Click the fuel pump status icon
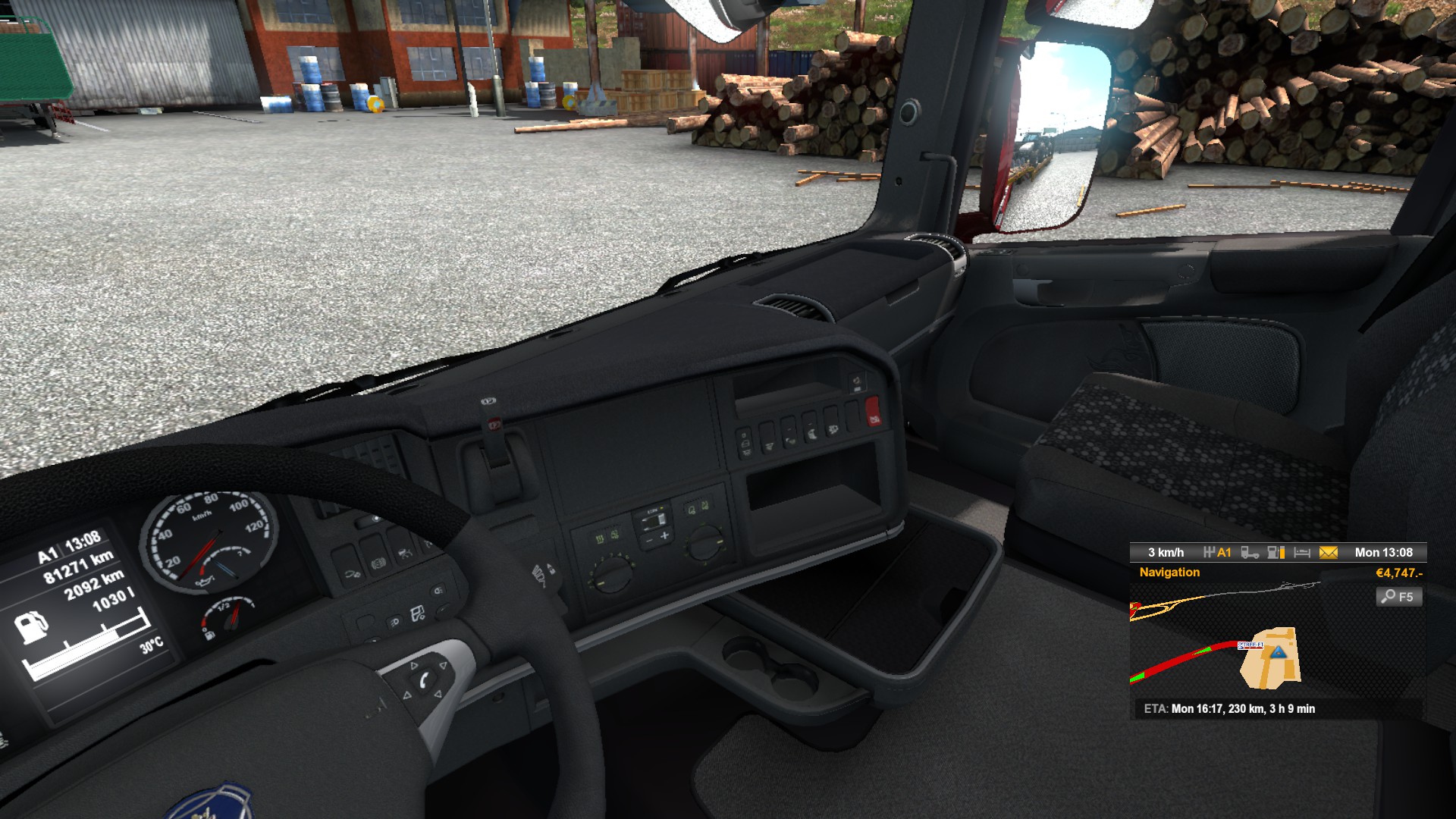1456x819 pixels. [x=1276, y=553]
